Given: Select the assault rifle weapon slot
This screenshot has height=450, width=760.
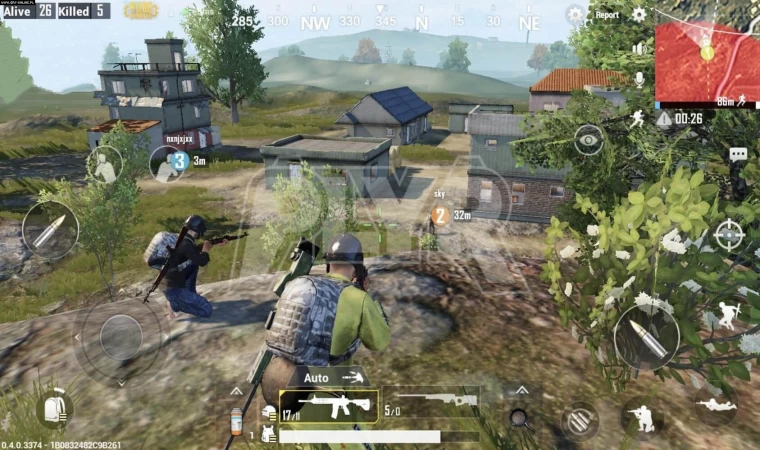Looking at the screenshot, I should click(328, 405).
